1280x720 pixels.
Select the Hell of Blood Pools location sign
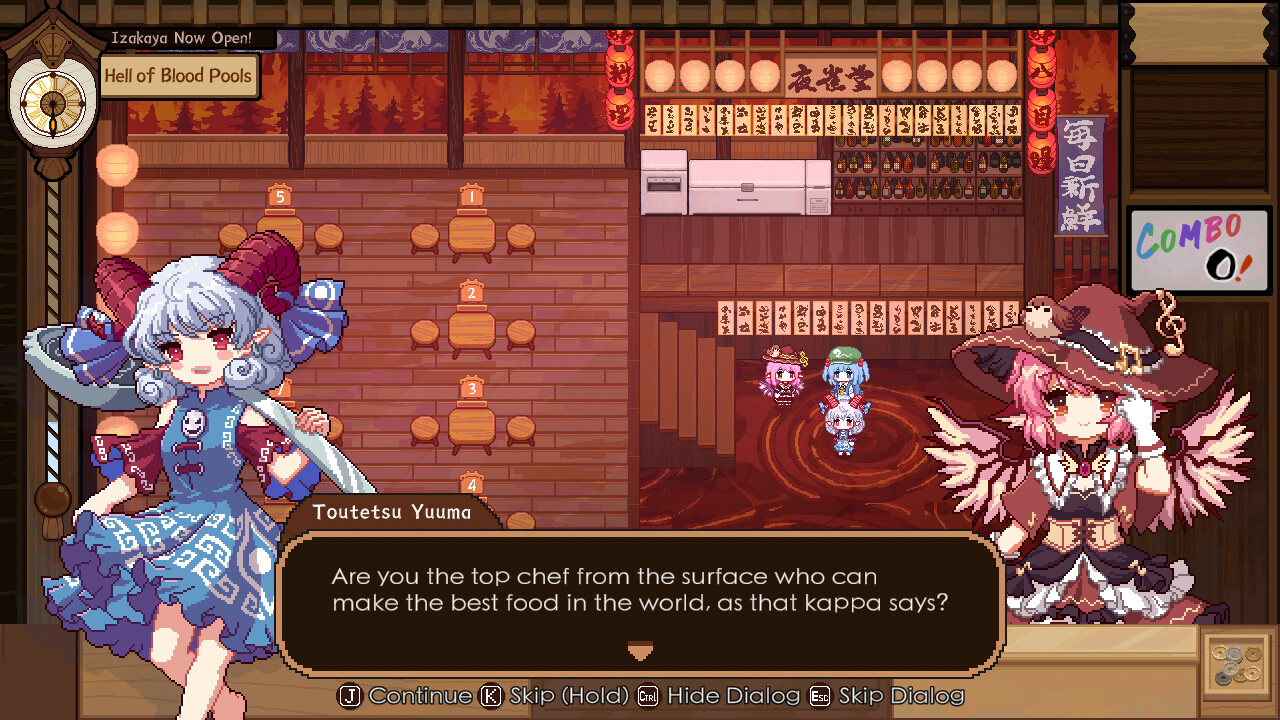[179, 75]
